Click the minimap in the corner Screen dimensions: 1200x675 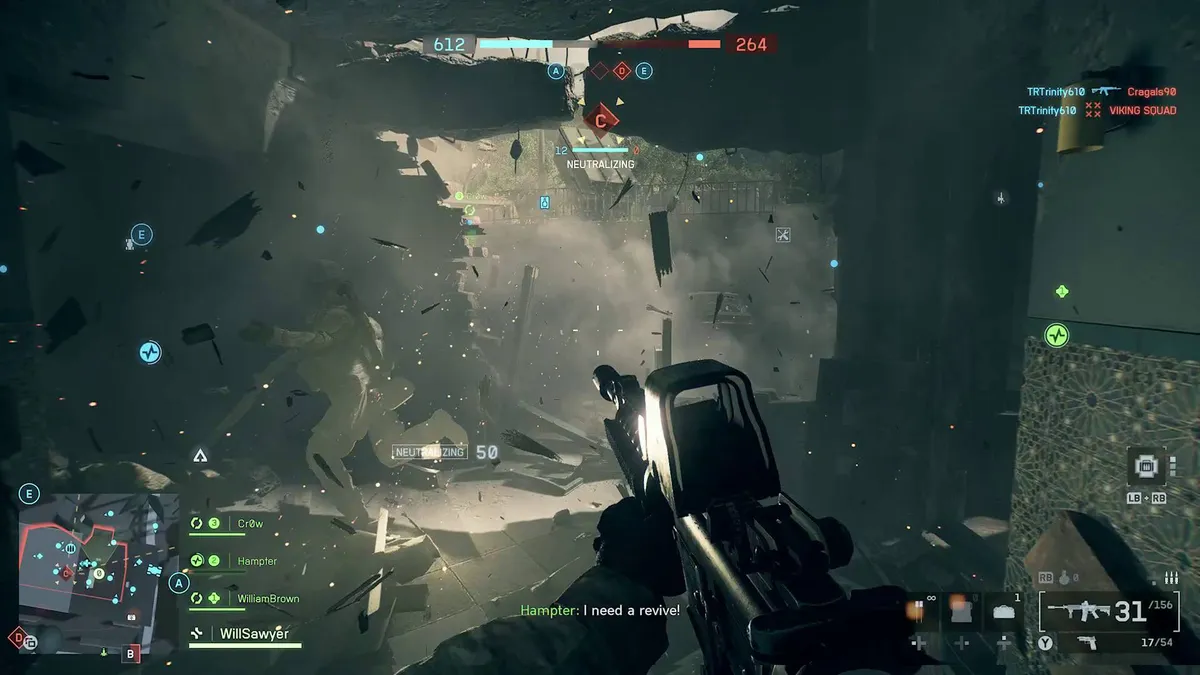click(99, 569)
